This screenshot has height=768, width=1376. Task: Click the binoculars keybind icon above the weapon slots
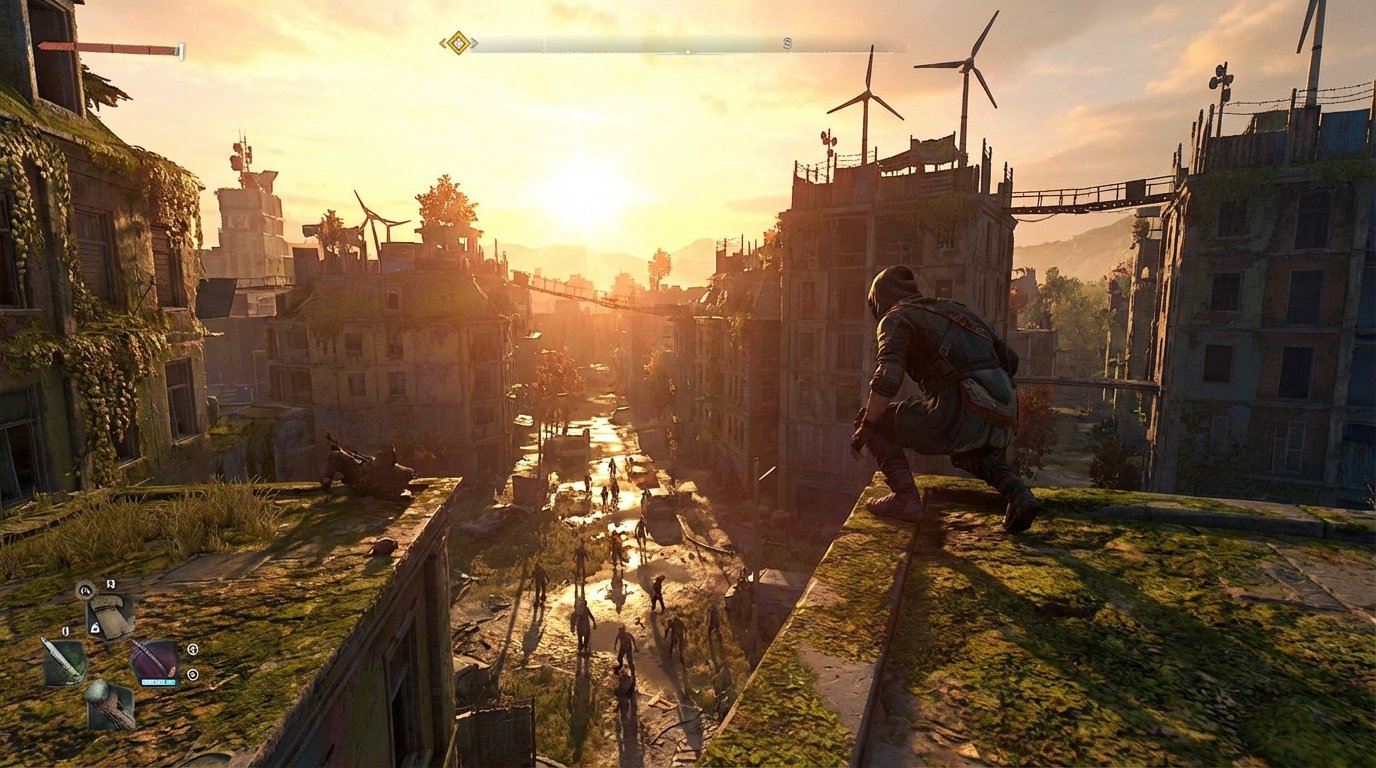111,583
